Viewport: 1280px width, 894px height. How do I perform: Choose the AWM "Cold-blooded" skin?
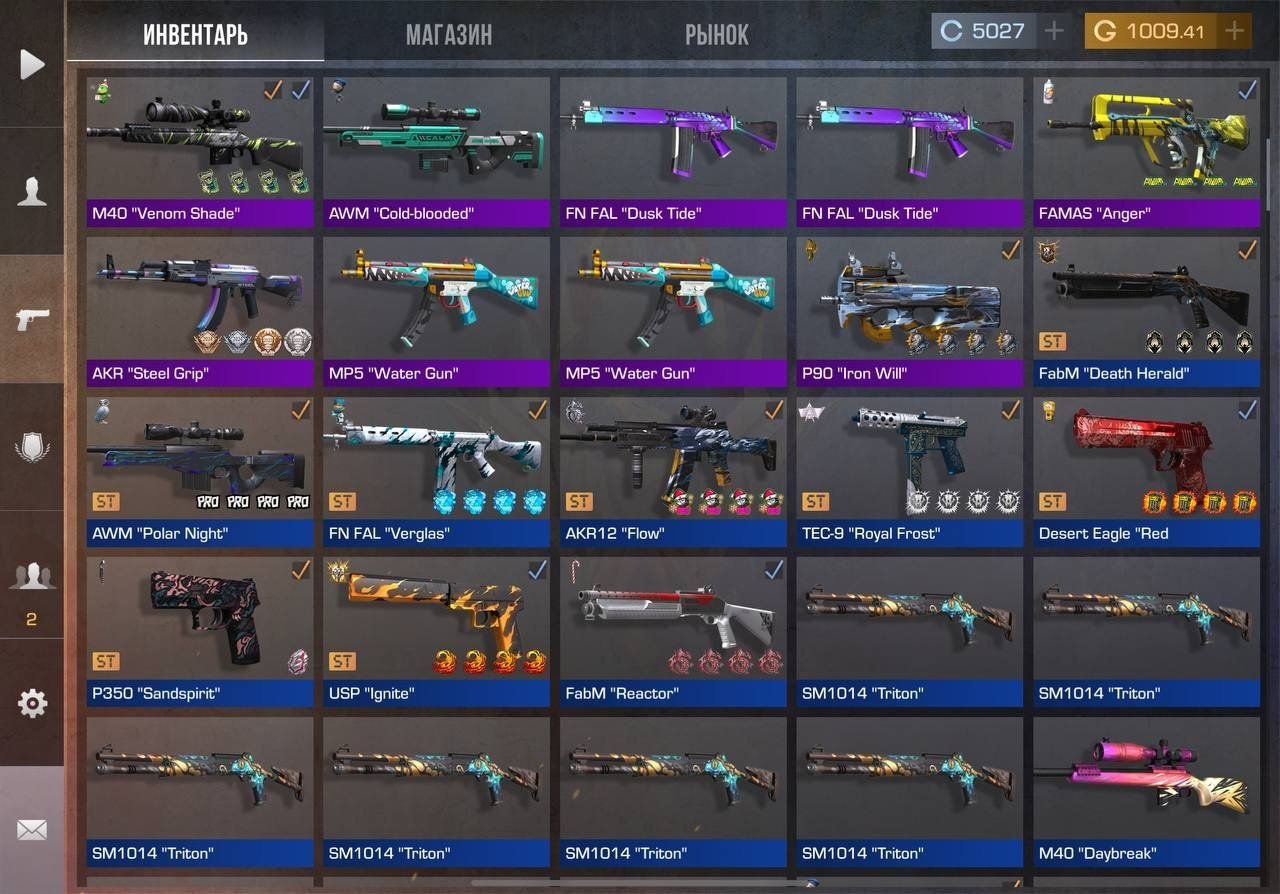(436, 150)
